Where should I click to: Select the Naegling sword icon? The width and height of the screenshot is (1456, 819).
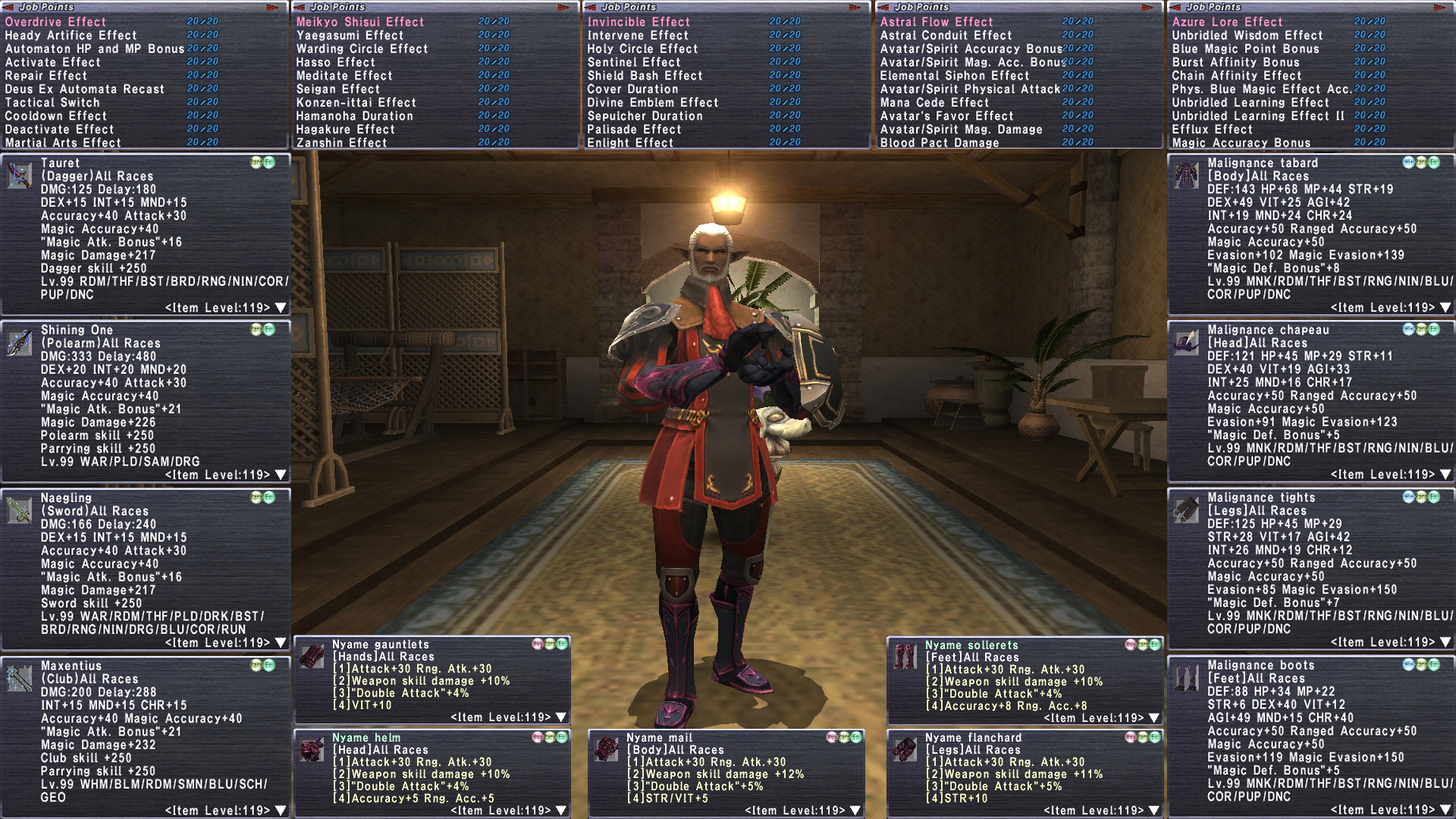[19, 510]
